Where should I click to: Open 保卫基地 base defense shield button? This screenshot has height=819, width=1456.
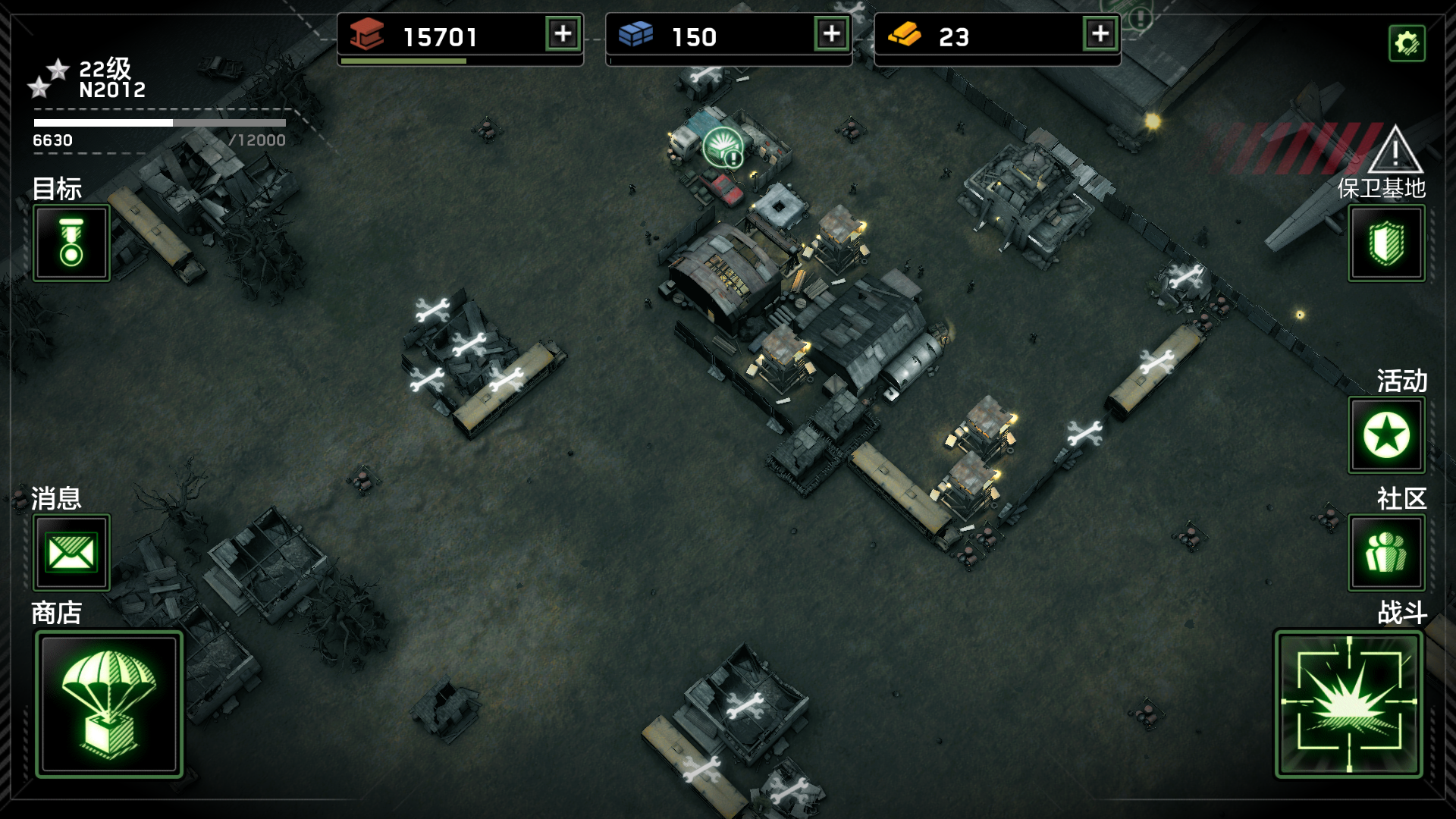point(1386,243)
